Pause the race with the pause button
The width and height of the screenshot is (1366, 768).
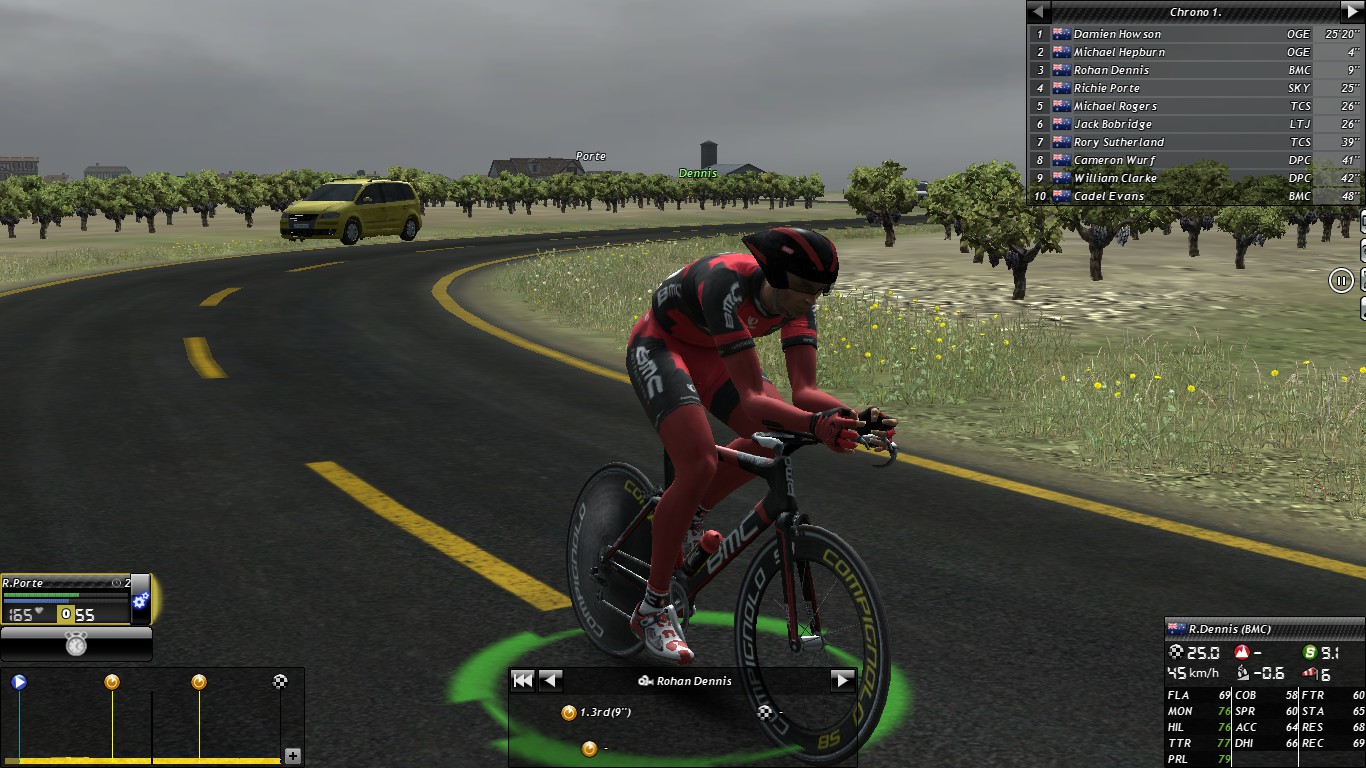click(x=1341, y=280)
